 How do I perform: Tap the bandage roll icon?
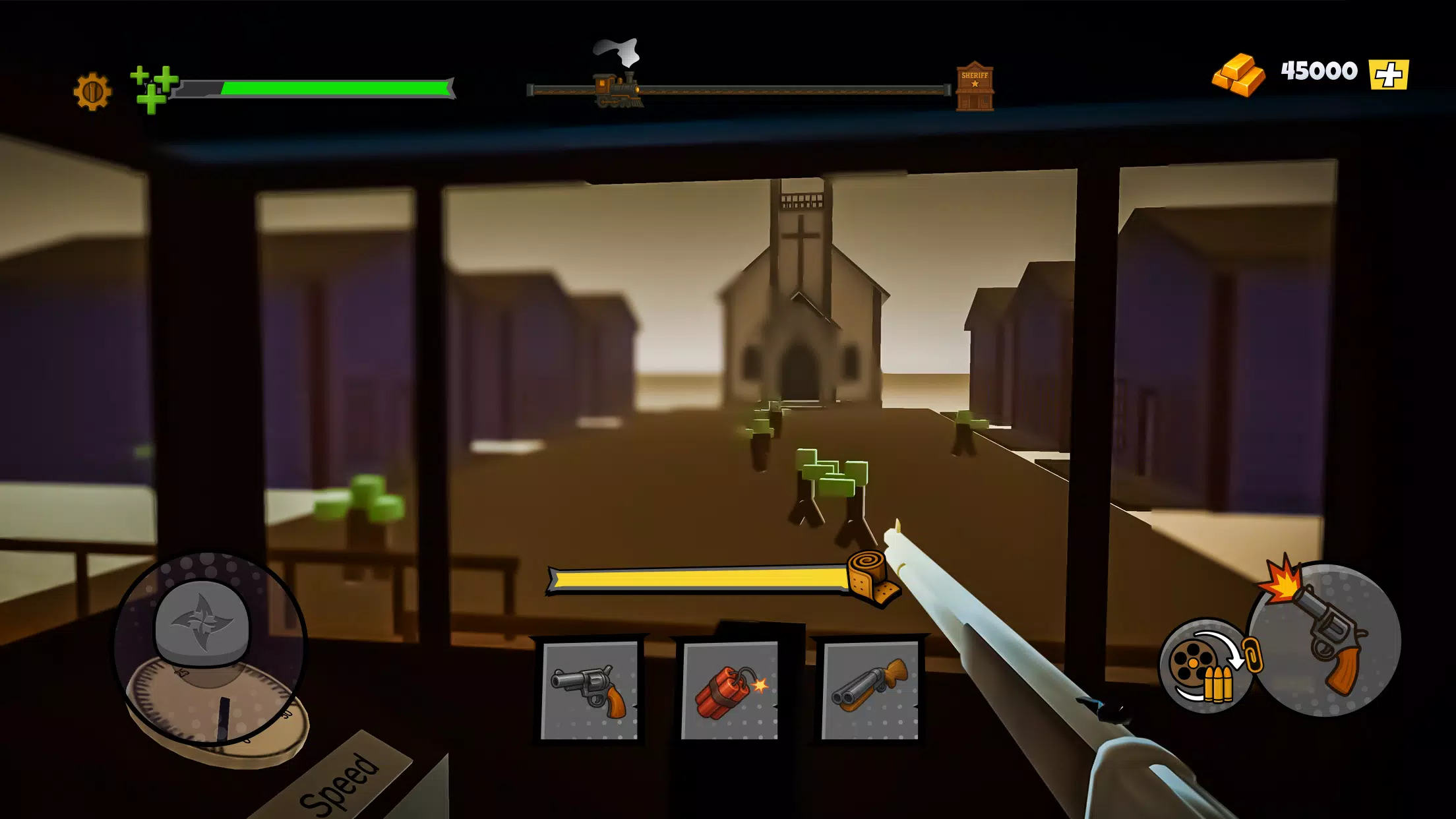point(872,577)
